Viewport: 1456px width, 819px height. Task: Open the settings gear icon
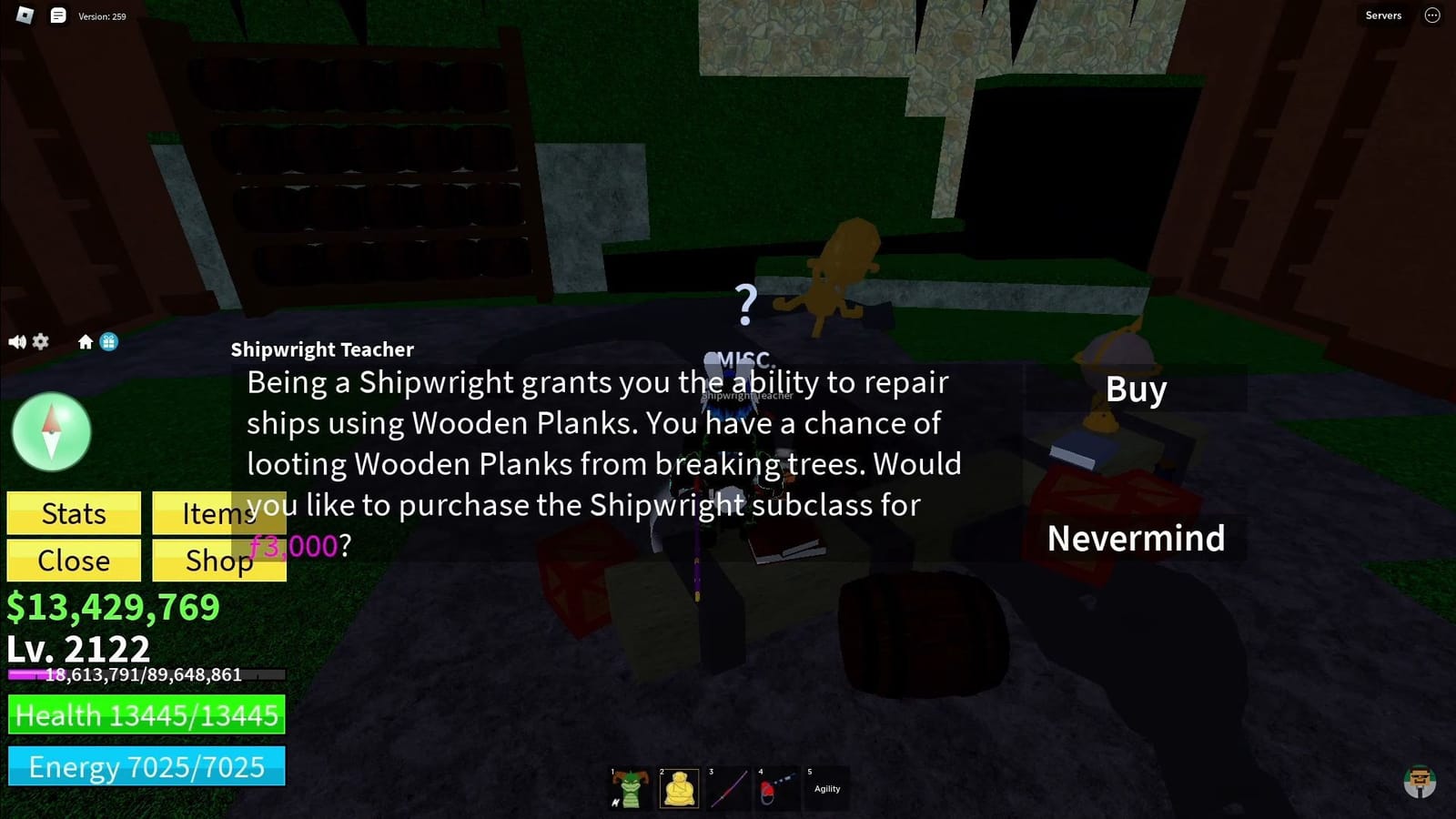tap(41, 341)
